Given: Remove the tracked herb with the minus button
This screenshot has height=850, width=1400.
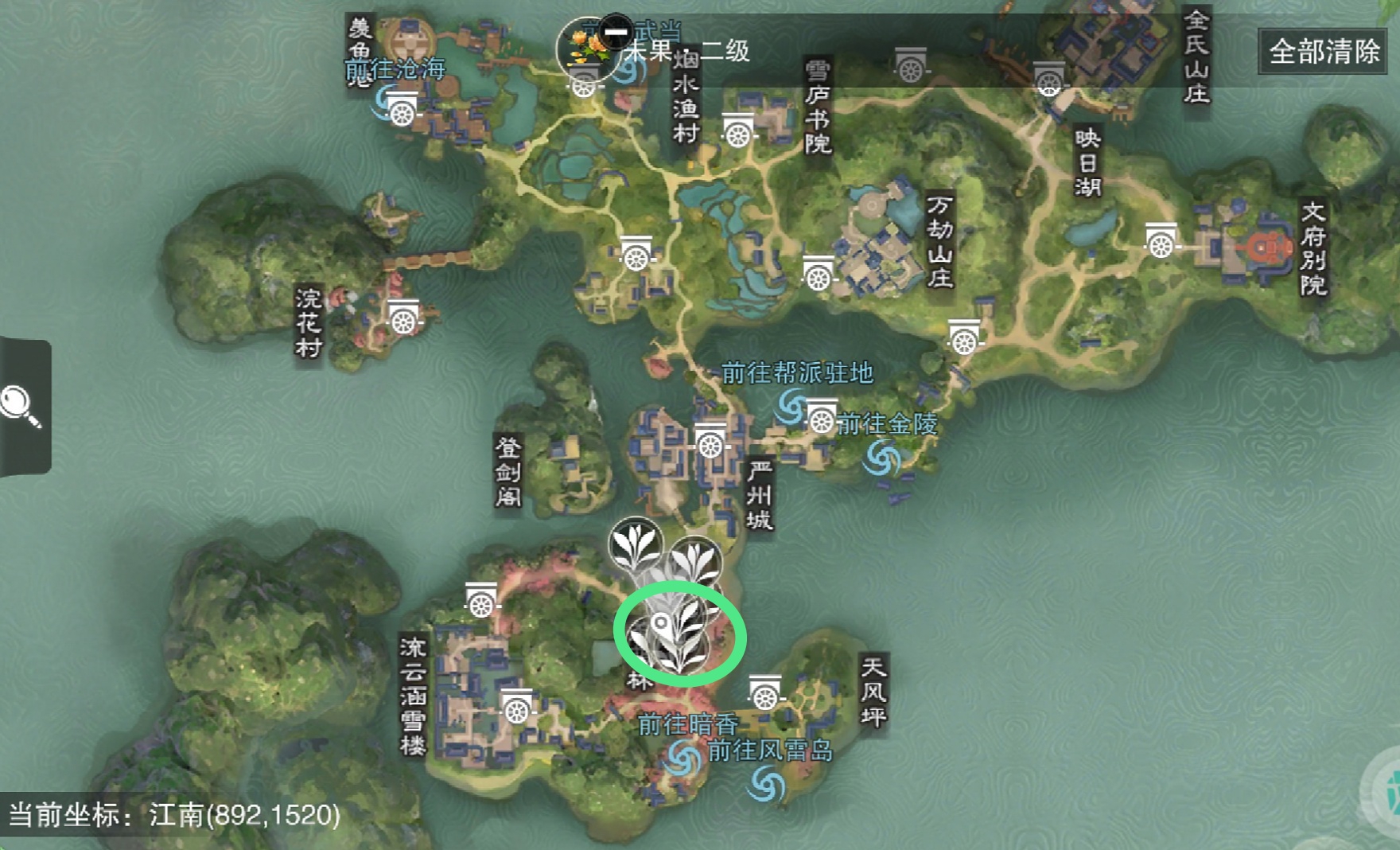Looking at the screenshot, I should click(x=616, y=32).
